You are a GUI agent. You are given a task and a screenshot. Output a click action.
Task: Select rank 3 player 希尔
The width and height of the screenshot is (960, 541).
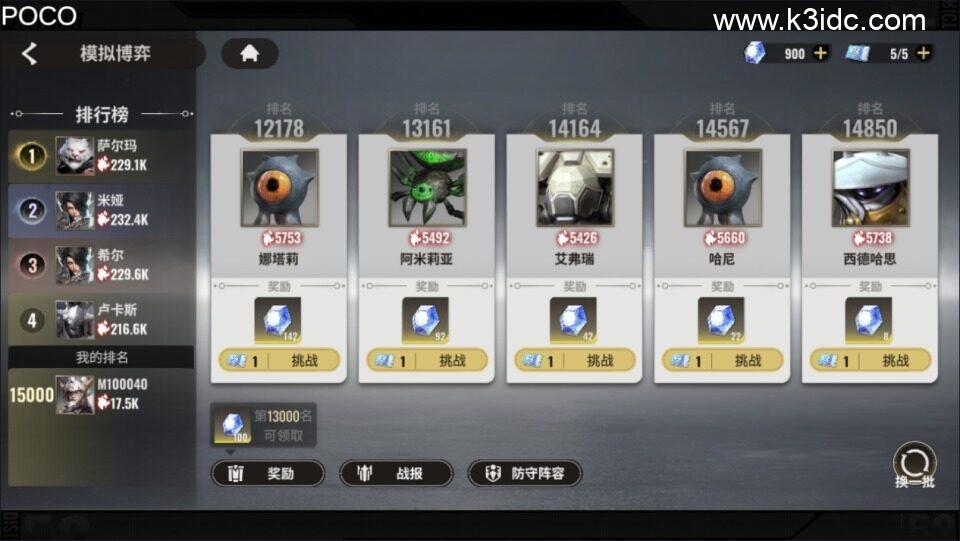click(x=100, y=265)
